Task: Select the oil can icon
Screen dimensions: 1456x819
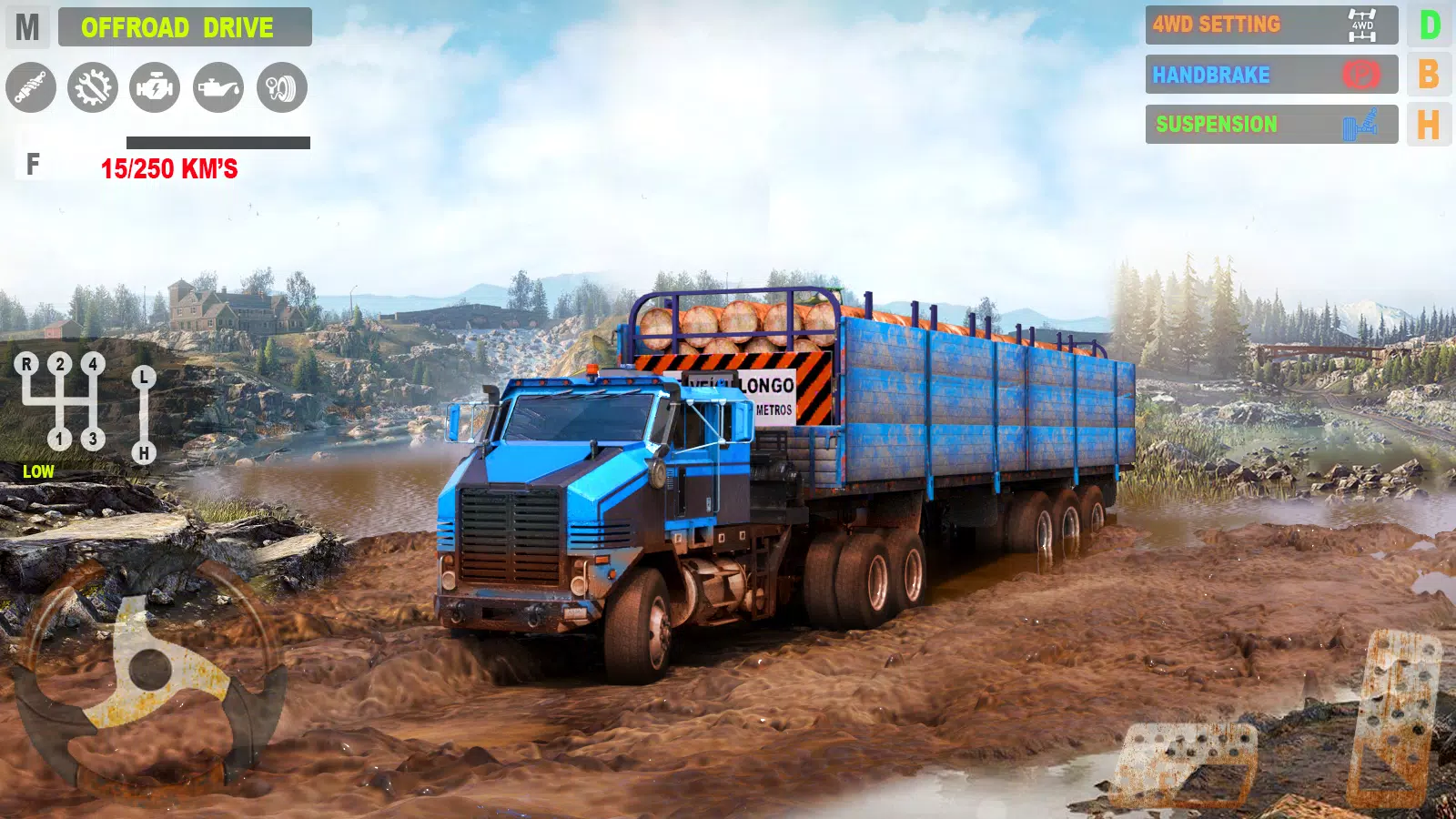Action: (218, 88)
